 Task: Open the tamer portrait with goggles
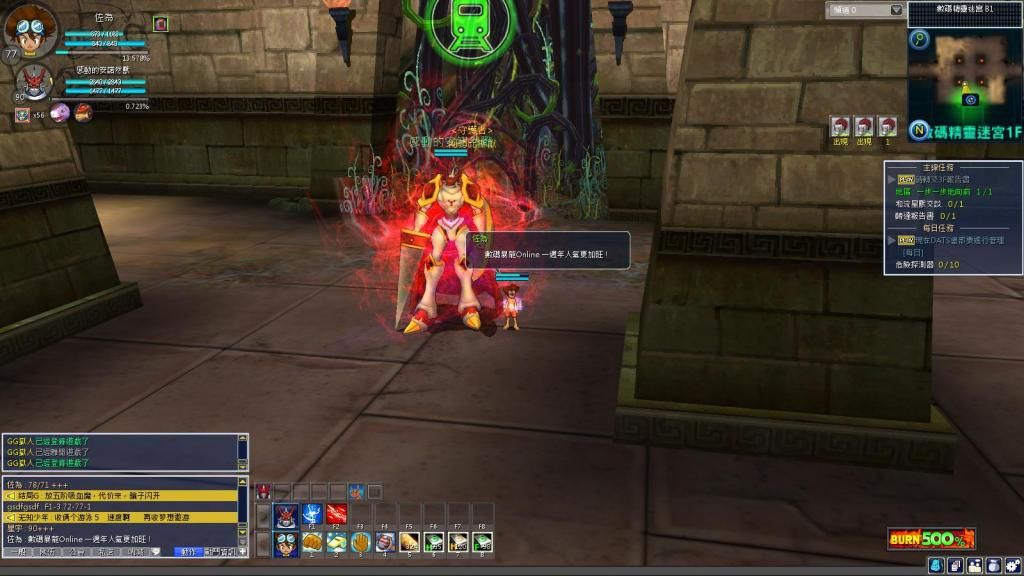[28, 29]
